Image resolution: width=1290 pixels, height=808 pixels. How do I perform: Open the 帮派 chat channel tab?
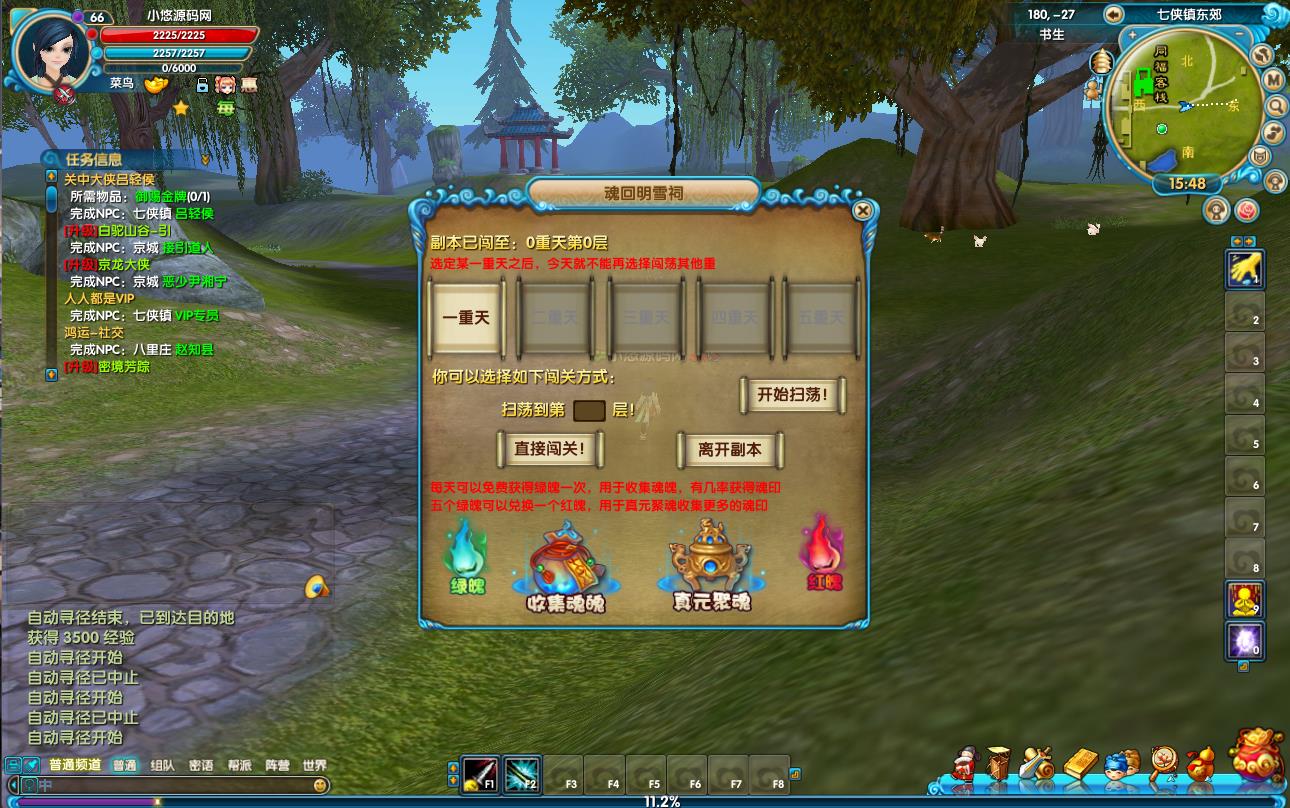[238, 765]
